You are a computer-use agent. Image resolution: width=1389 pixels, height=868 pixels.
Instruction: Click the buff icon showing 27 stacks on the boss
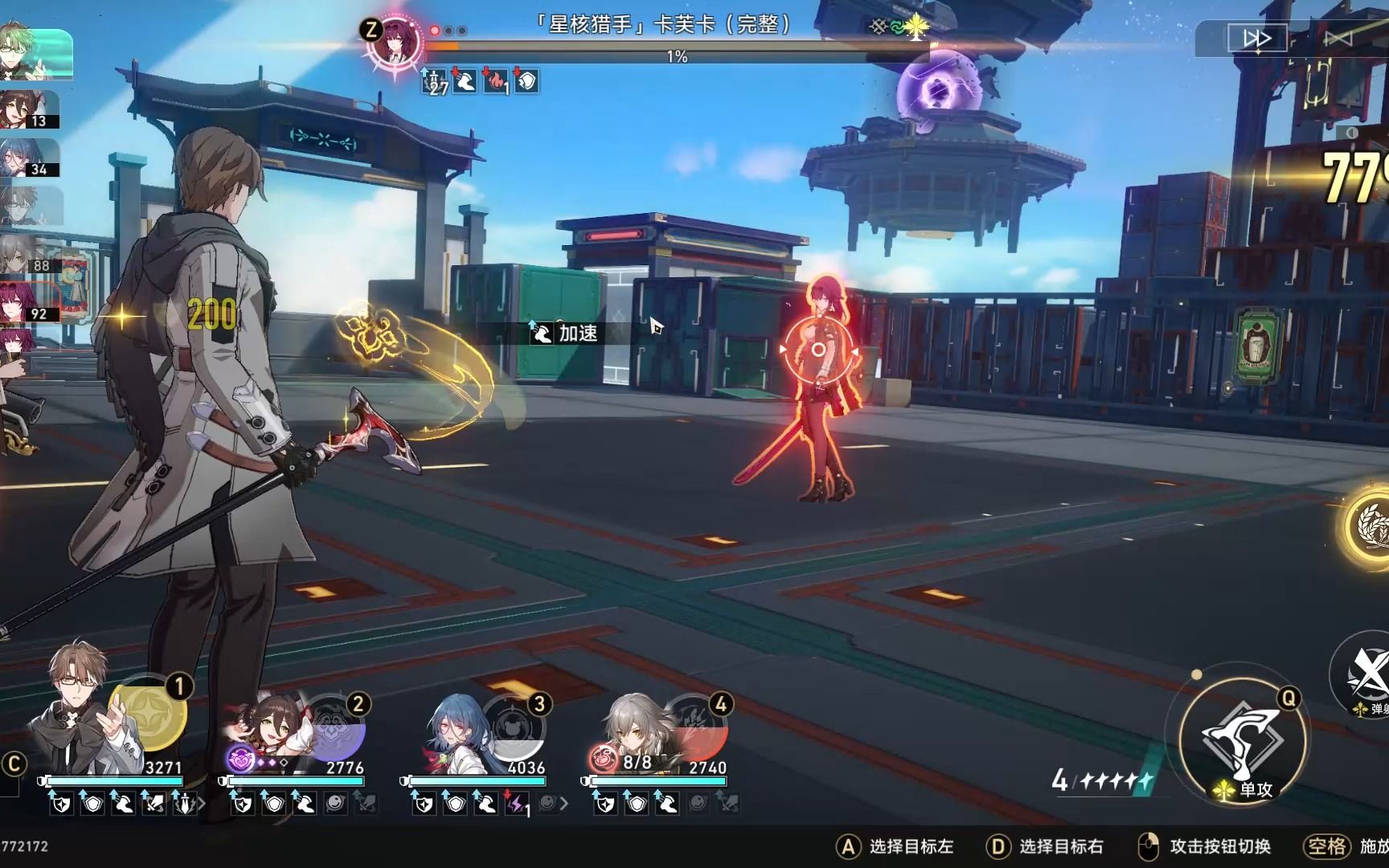pyautogui.click(x=433, y=80)
